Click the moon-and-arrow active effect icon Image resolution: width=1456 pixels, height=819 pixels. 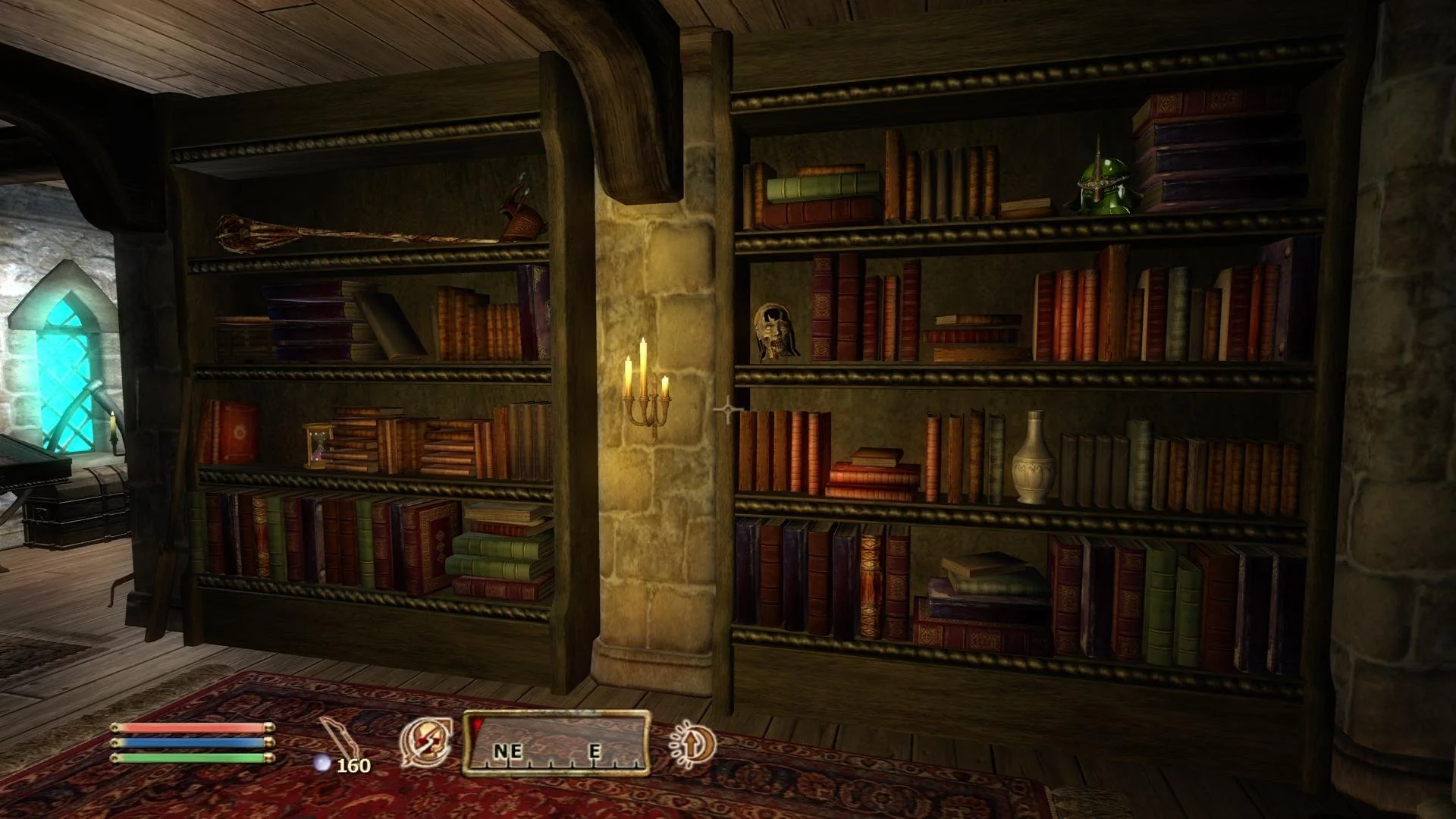[x=692, y=744]
